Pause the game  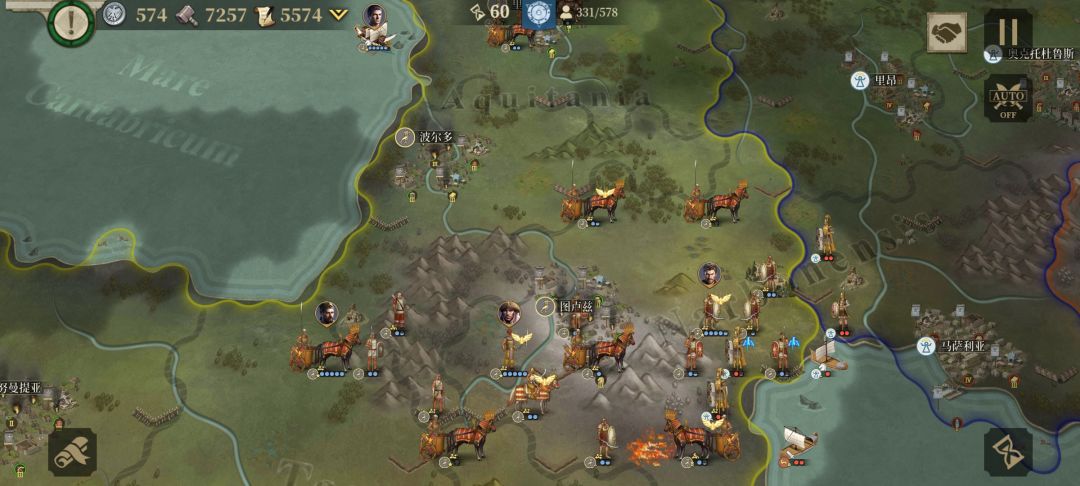coord(1008,32)
